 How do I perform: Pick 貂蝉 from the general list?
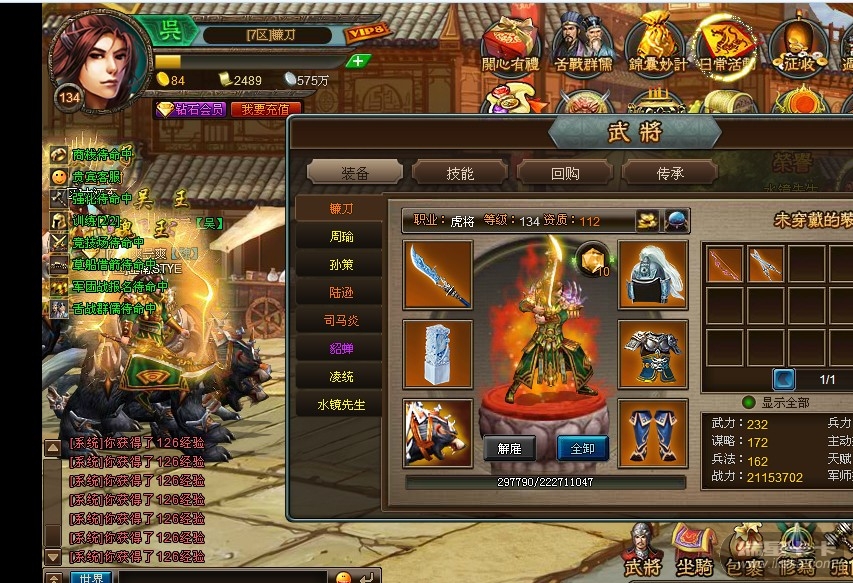[x=342, y=349]
